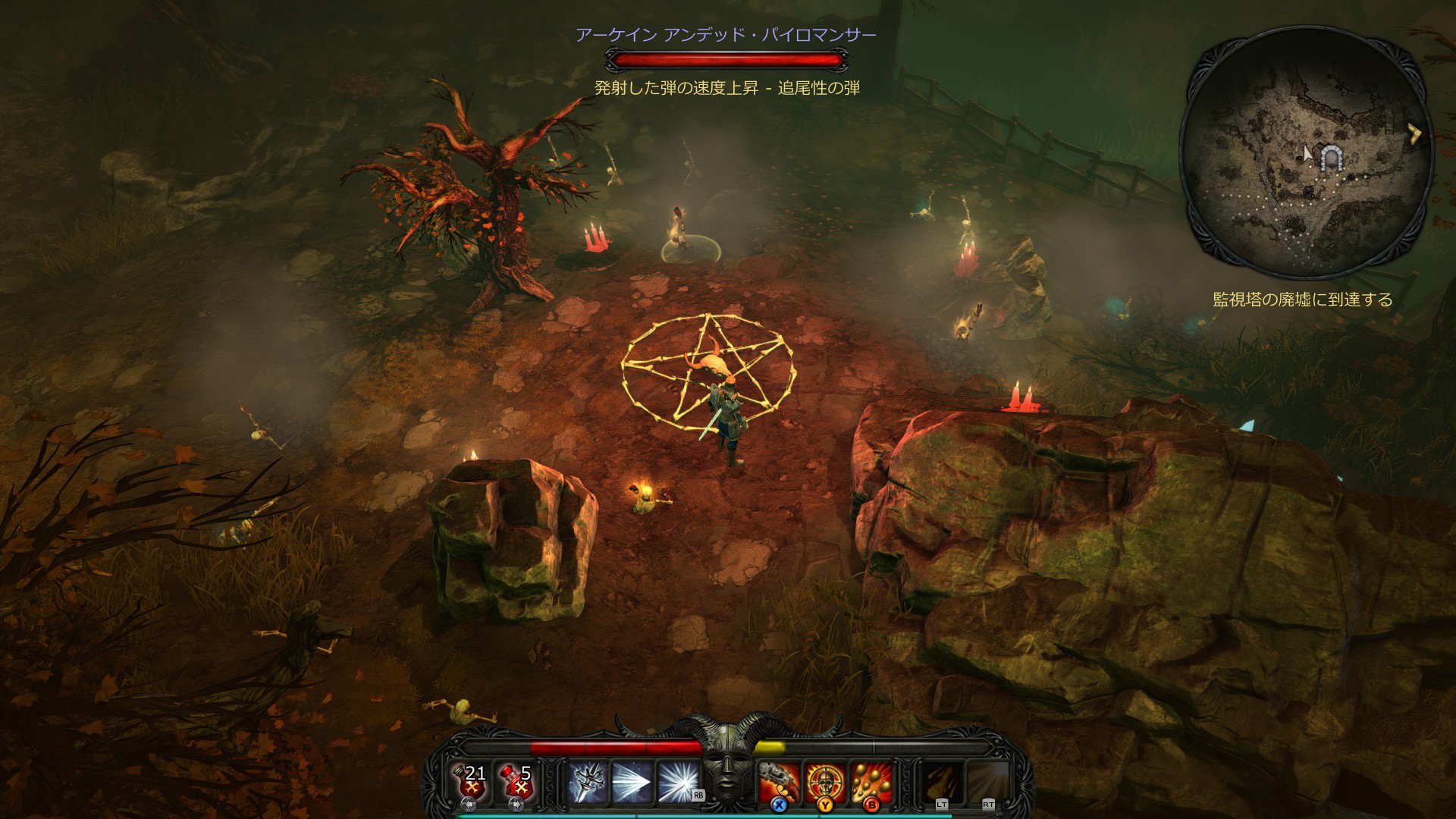Click the stone archway marker on minimap
The height and width of the screenshot is (819, 1456).
click(1331, 158)
